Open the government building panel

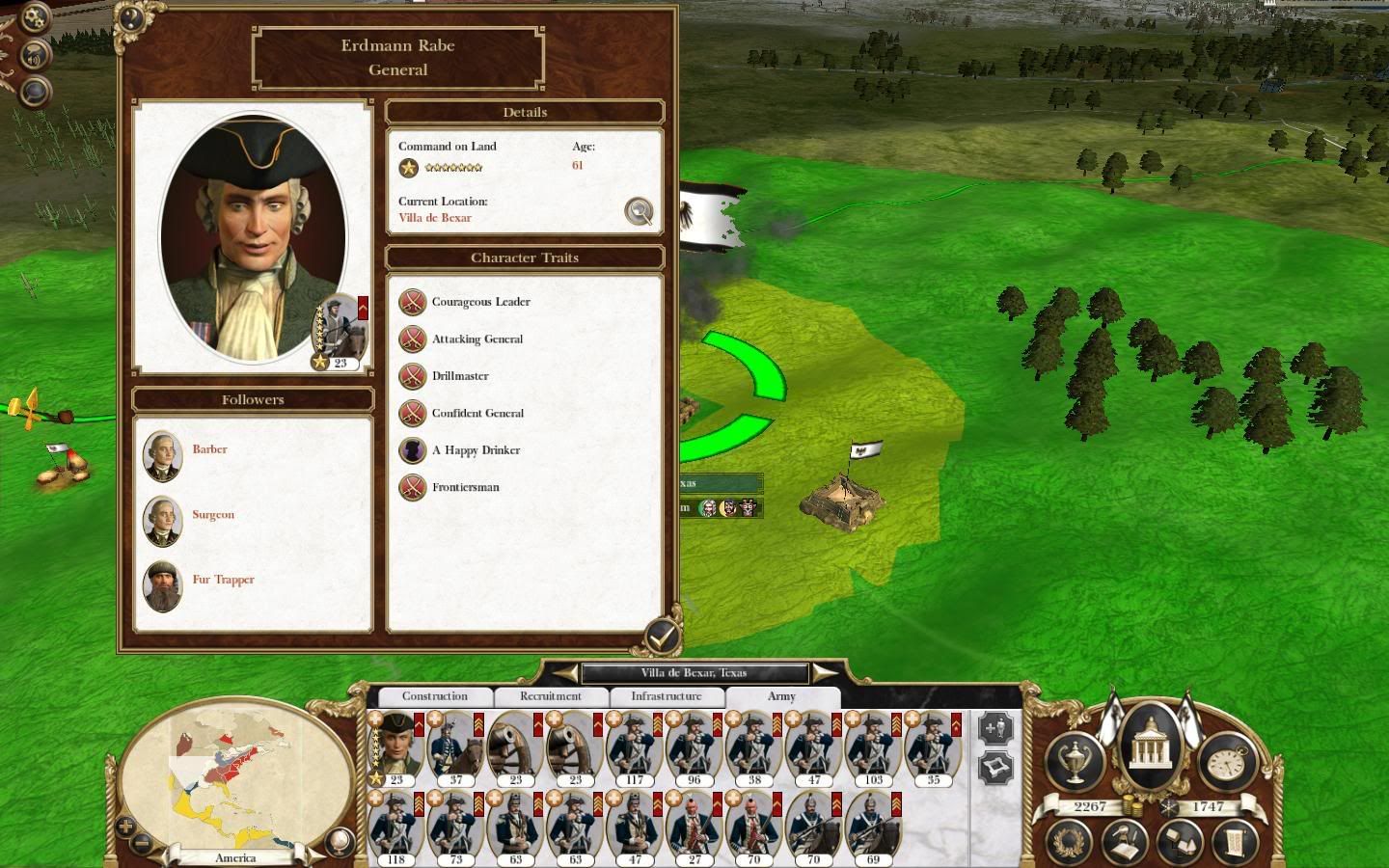(1150, 745)
